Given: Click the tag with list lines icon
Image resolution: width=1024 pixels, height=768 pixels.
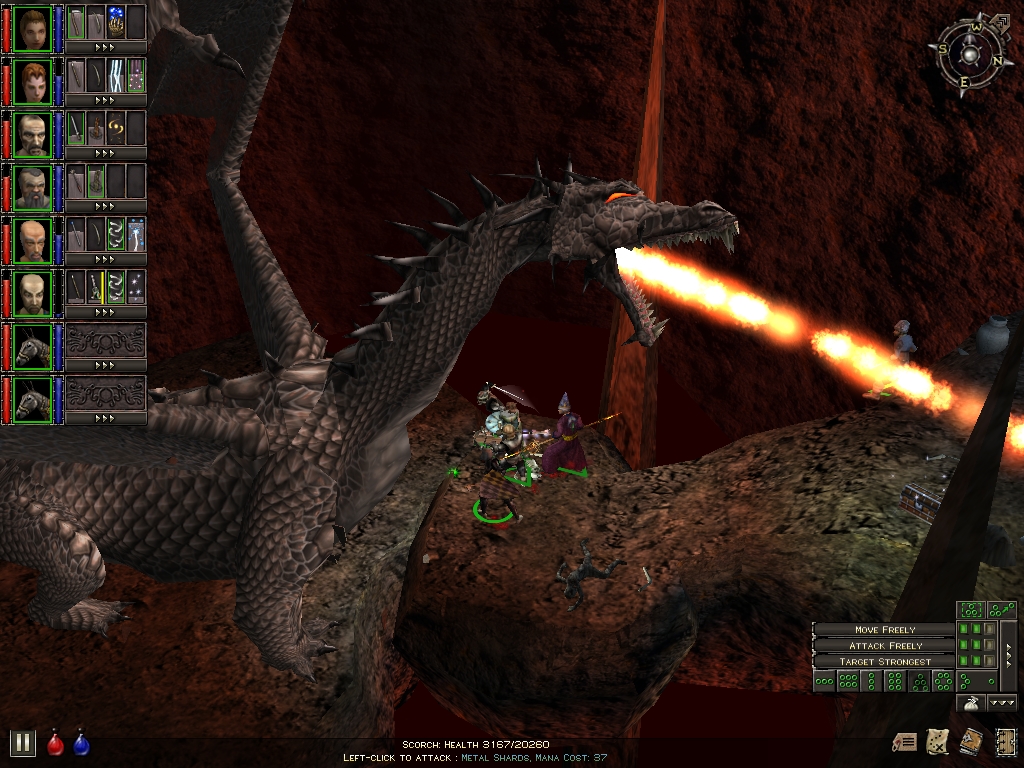Looking at the screenshot, I should coord(906,741).
